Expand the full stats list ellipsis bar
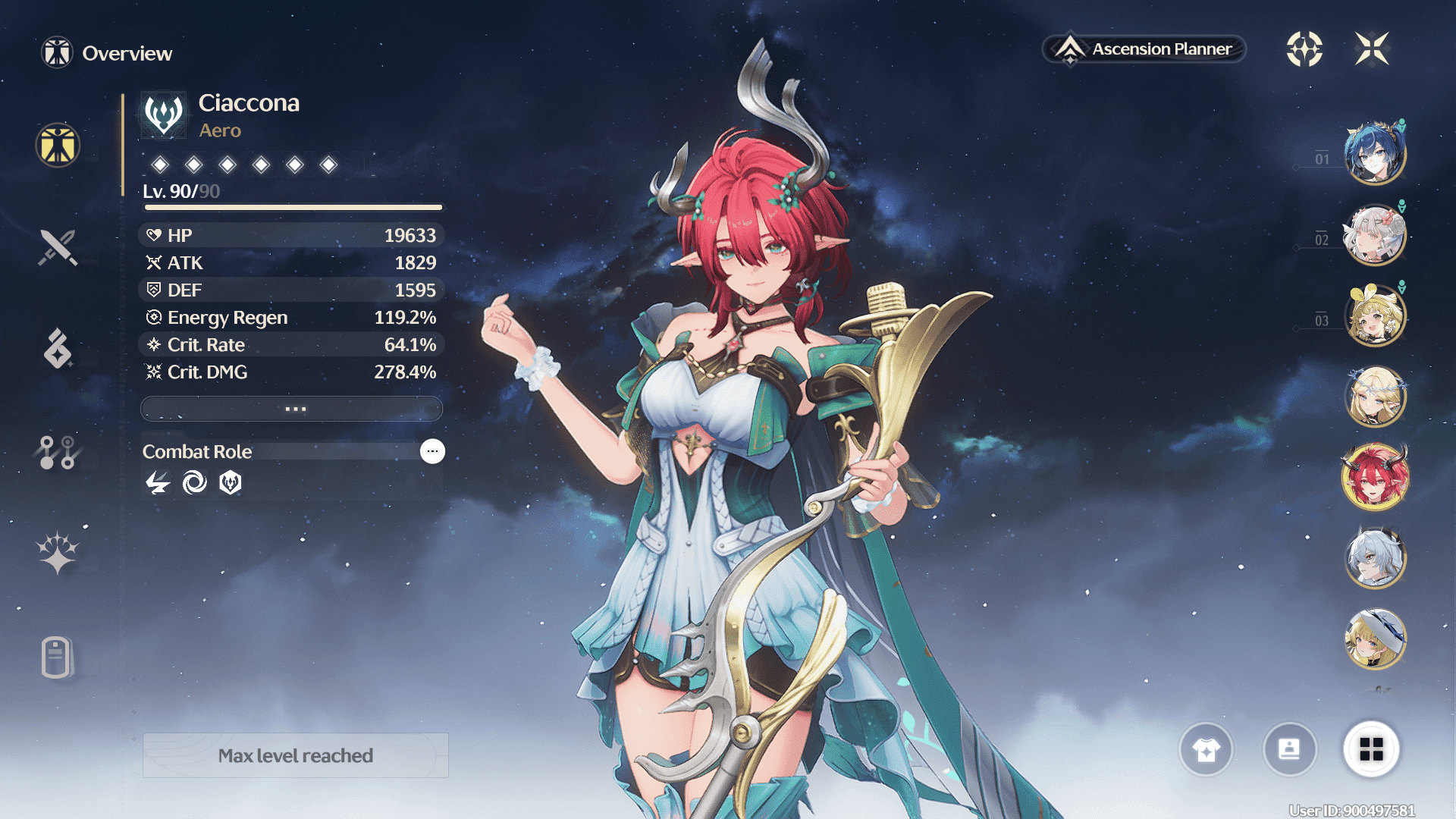Viewport: 1456px width, 819px height. coord(292,409)
